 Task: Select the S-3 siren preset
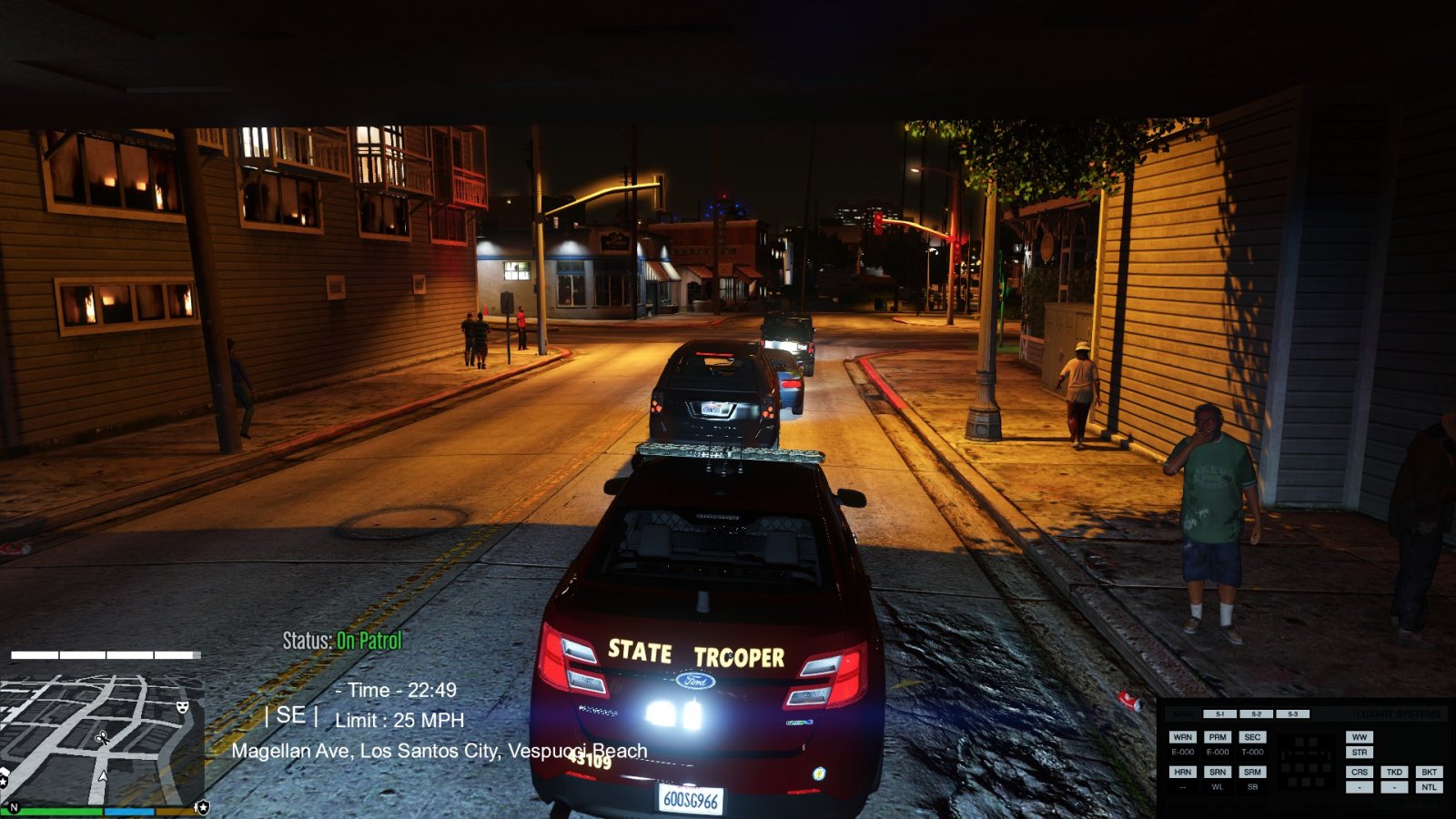tap(1292, 714)
